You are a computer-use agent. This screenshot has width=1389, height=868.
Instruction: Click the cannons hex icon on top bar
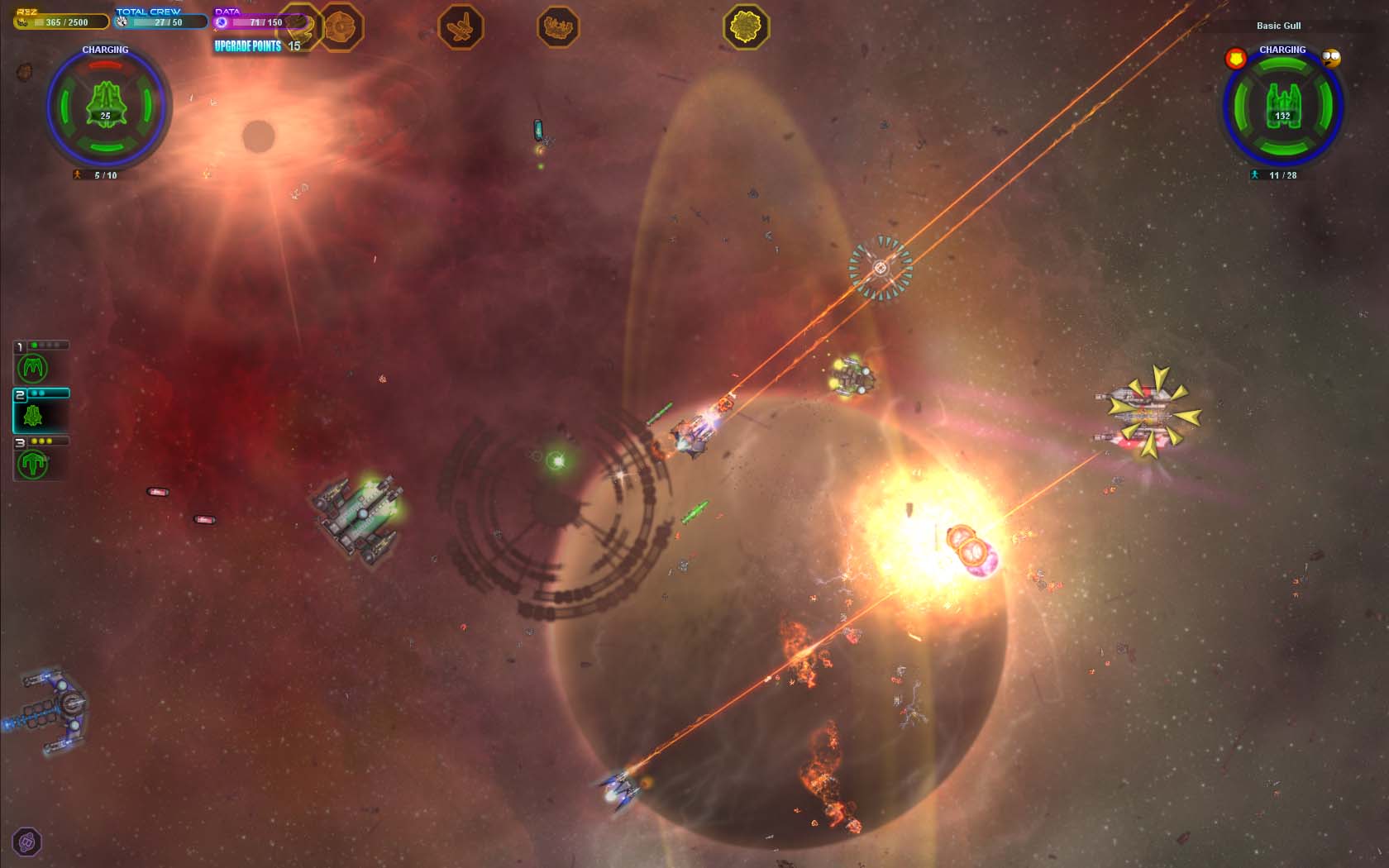(x=558, y=29)
